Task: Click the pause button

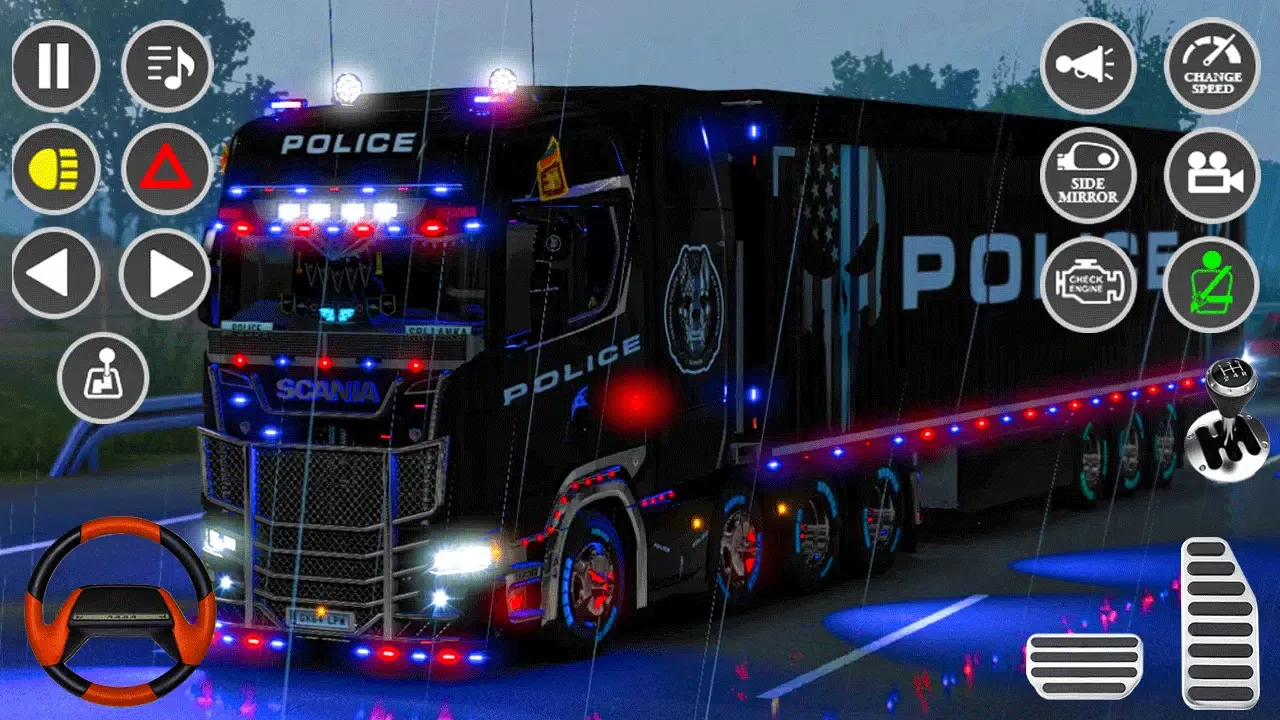Action: (x=55, y=66)
